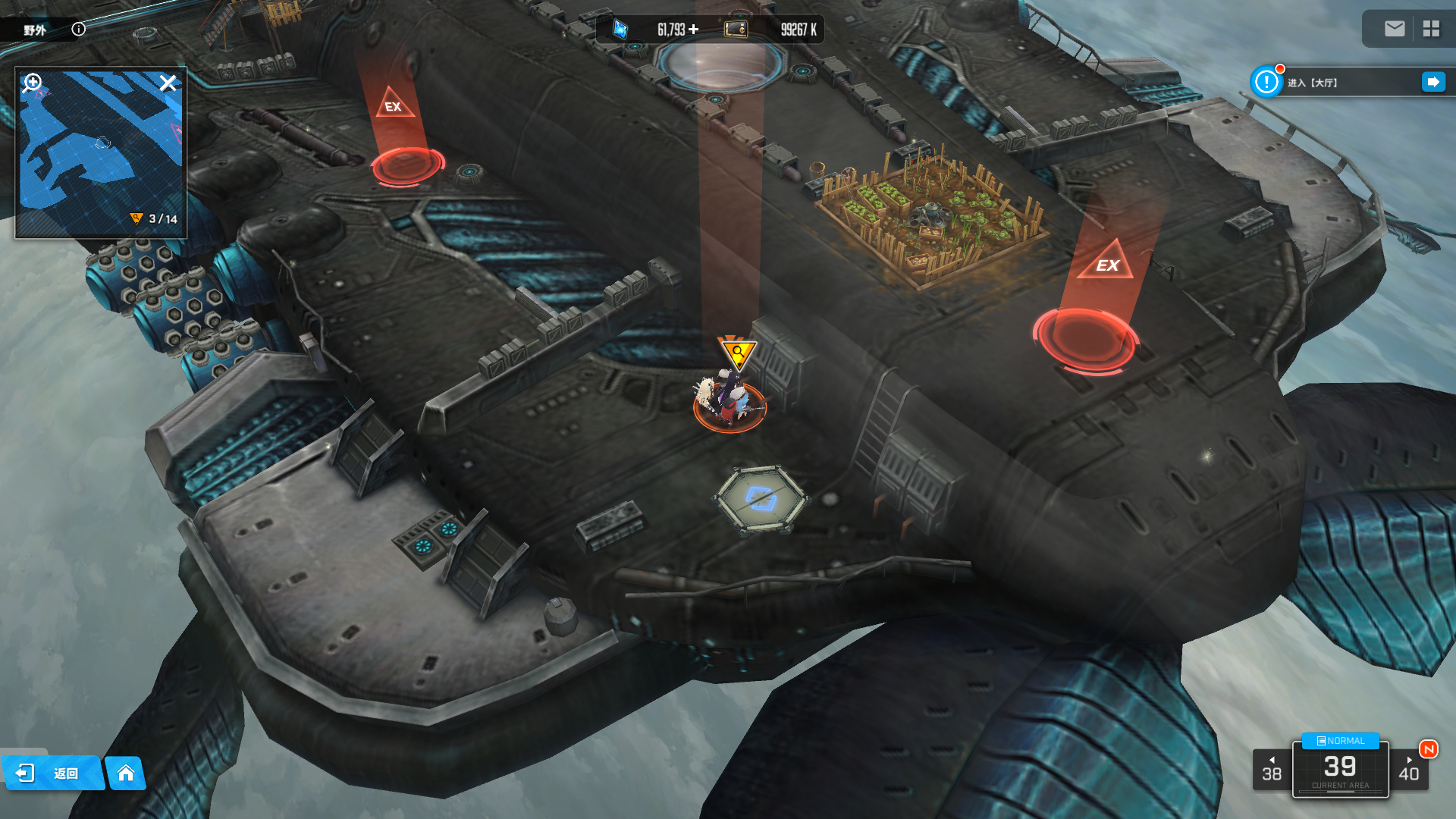The width and height of the screenshot is (1456, 819).
Task: Open the grid menu icon
Action: click(1431, 29)
